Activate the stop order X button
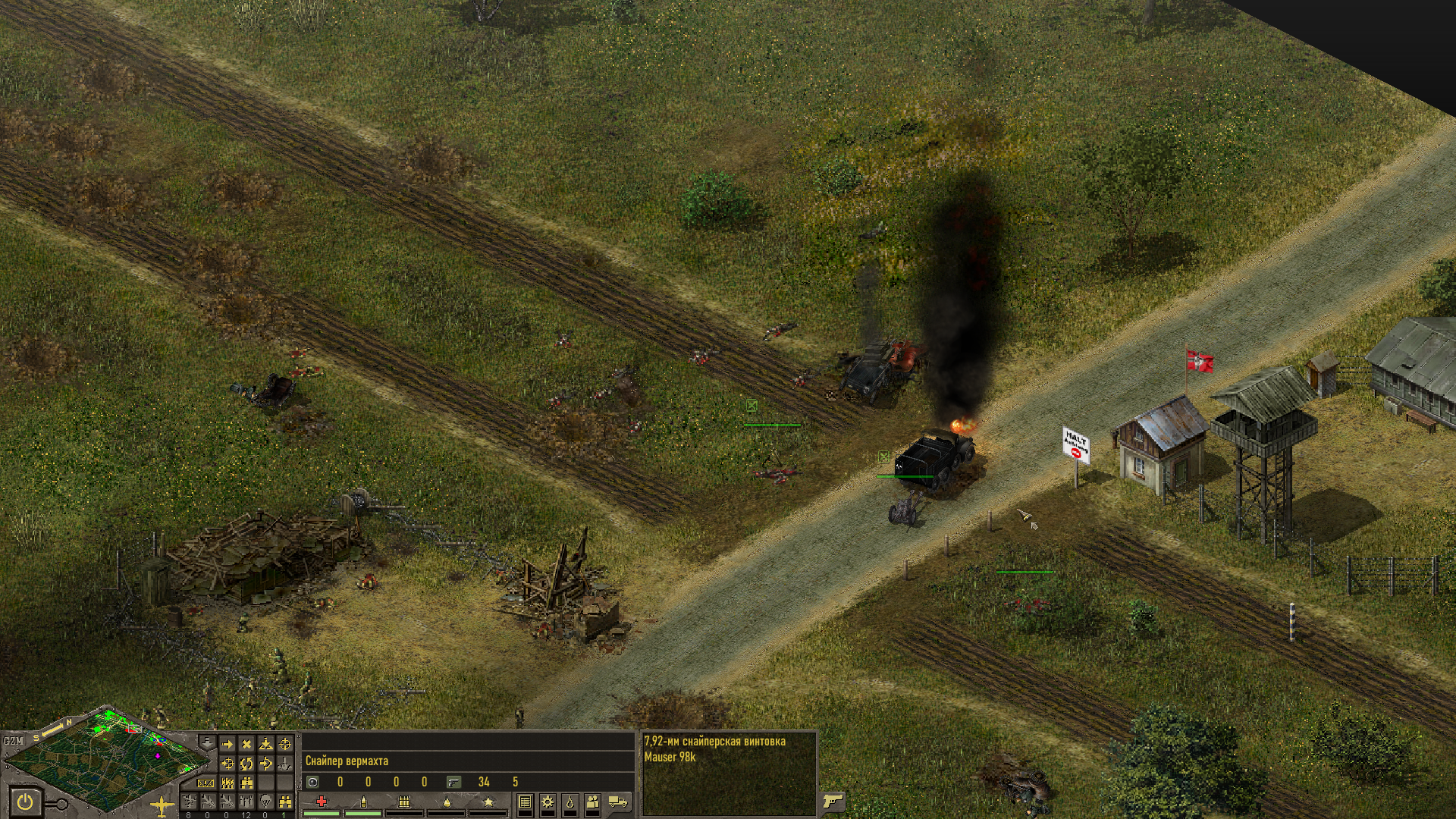 [246, 745]
